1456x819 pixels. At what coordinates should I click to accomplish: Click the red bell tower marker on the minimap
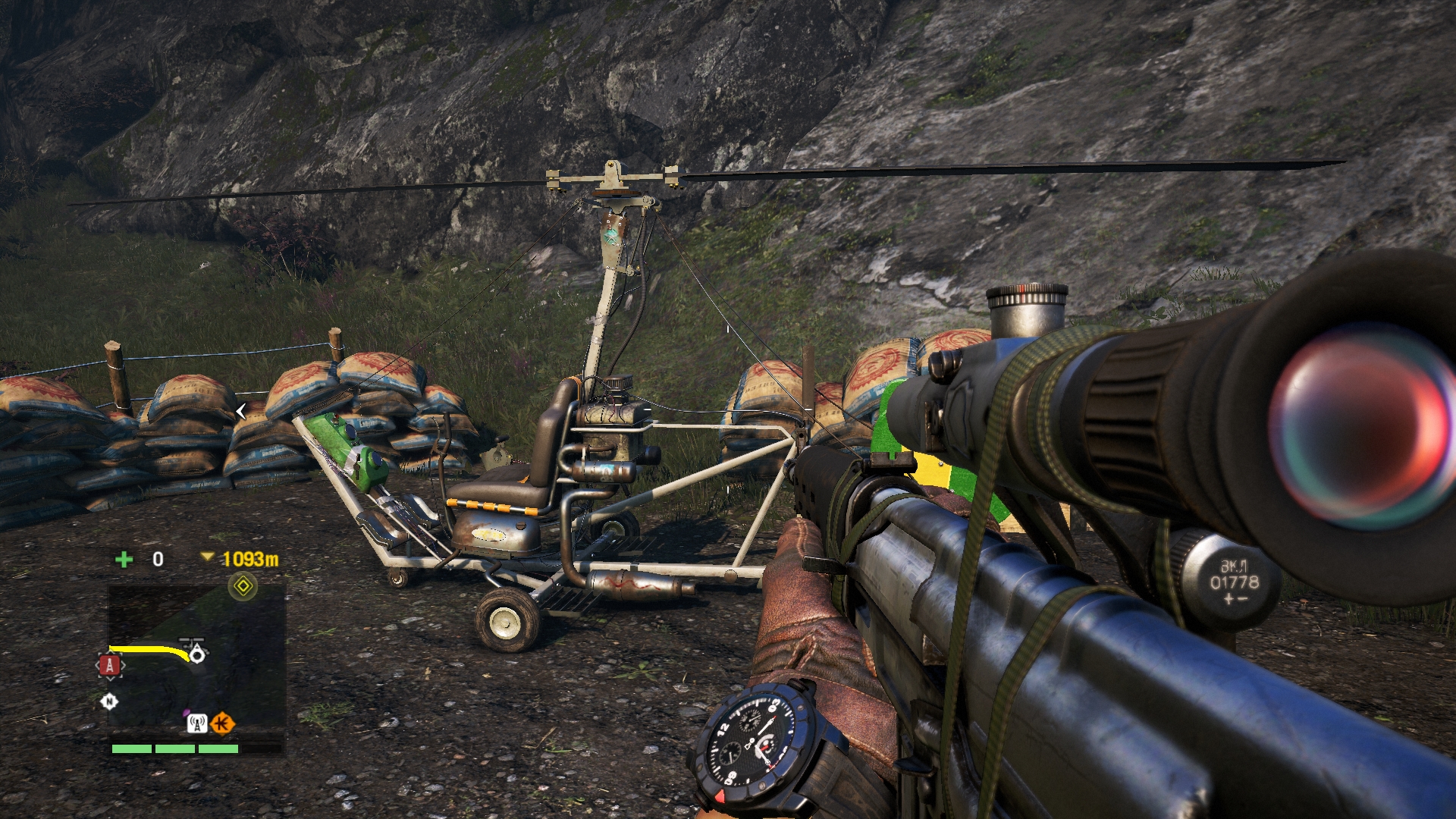click(x=110, y=666)
